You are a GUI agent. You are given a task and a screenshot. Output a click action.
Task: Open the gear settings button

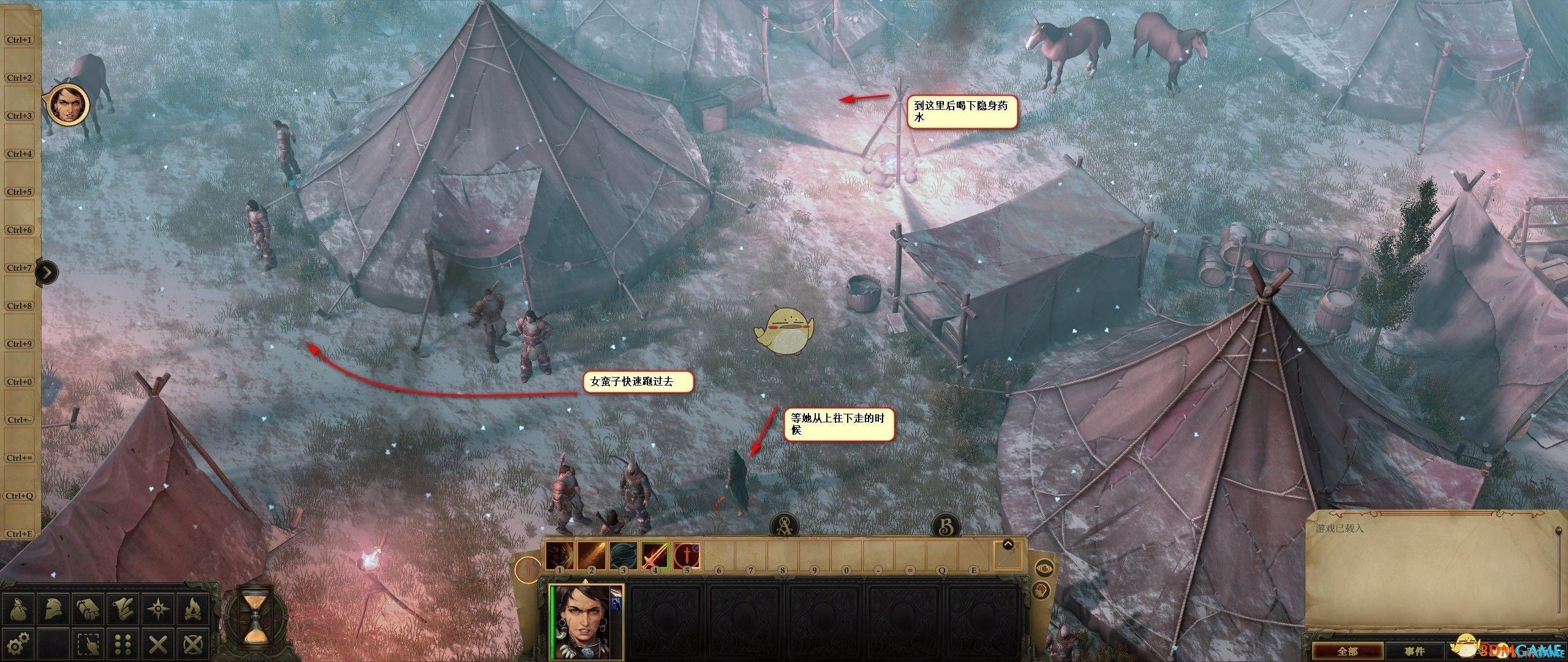[17, 642]
